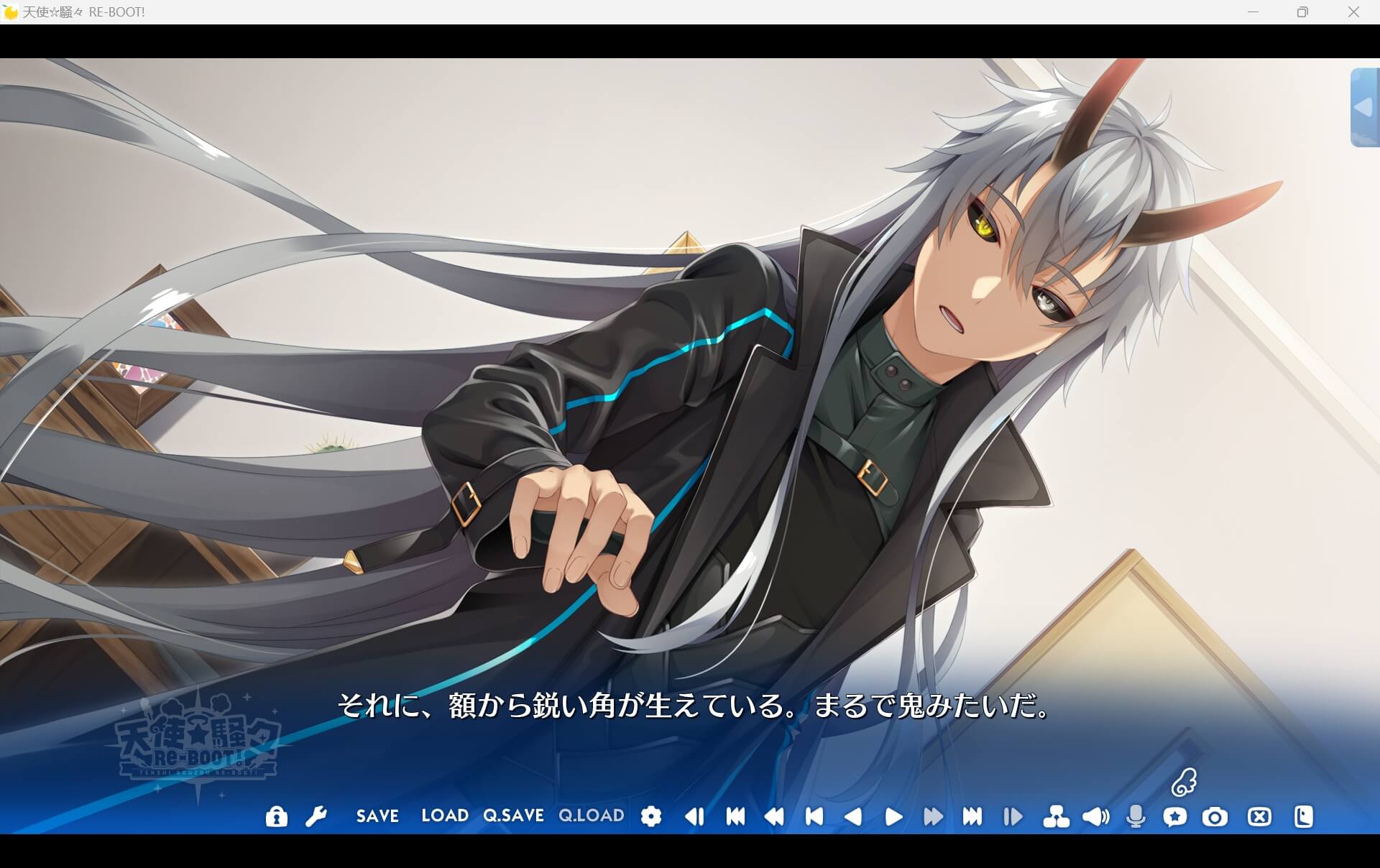
Task: Open the backlog speech-bubble icon
Action: [x=1175, y=816]
